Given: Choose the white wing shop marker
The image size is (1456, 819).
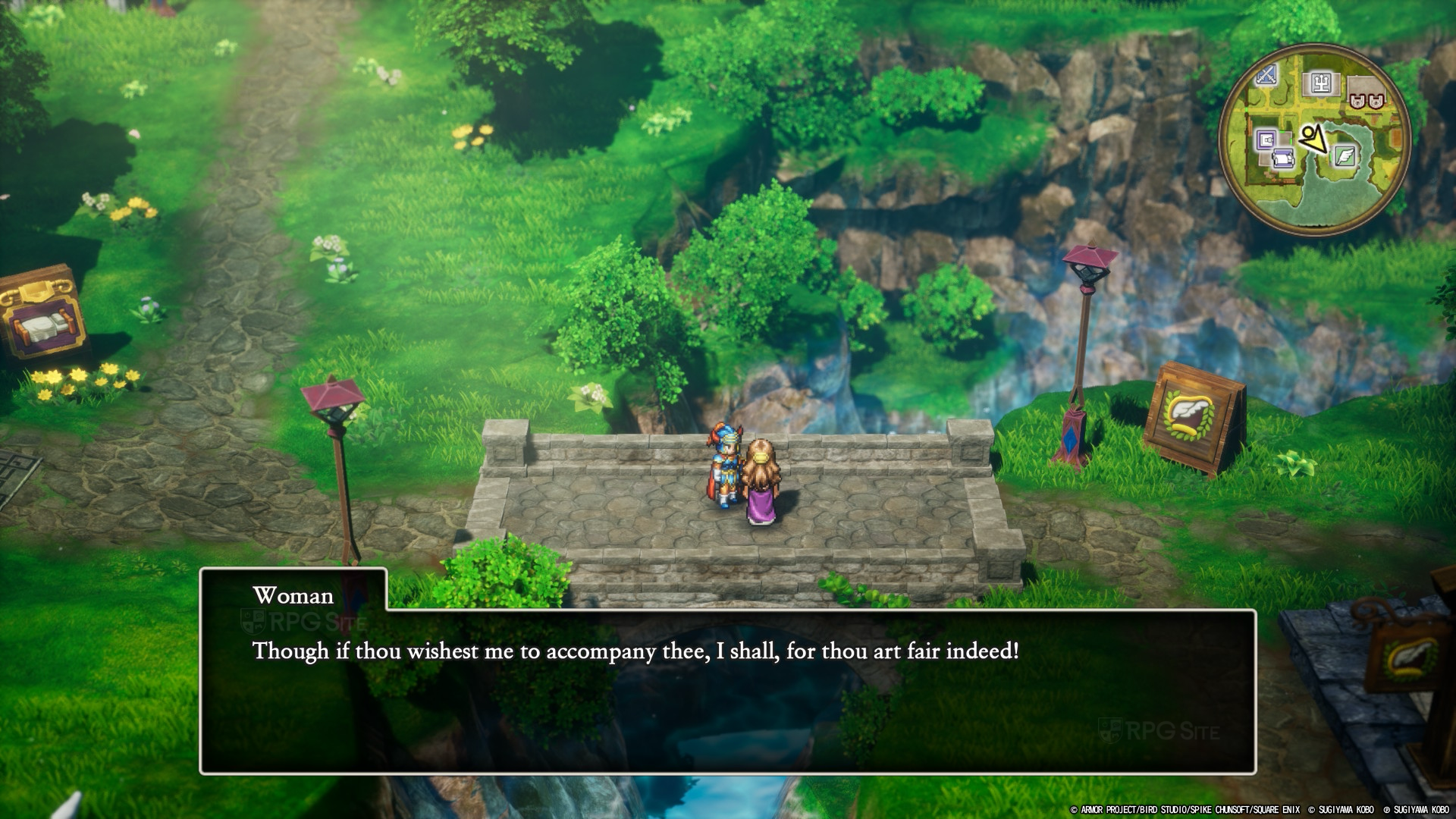Looking at the screenshot, I should click(1345, 156).
